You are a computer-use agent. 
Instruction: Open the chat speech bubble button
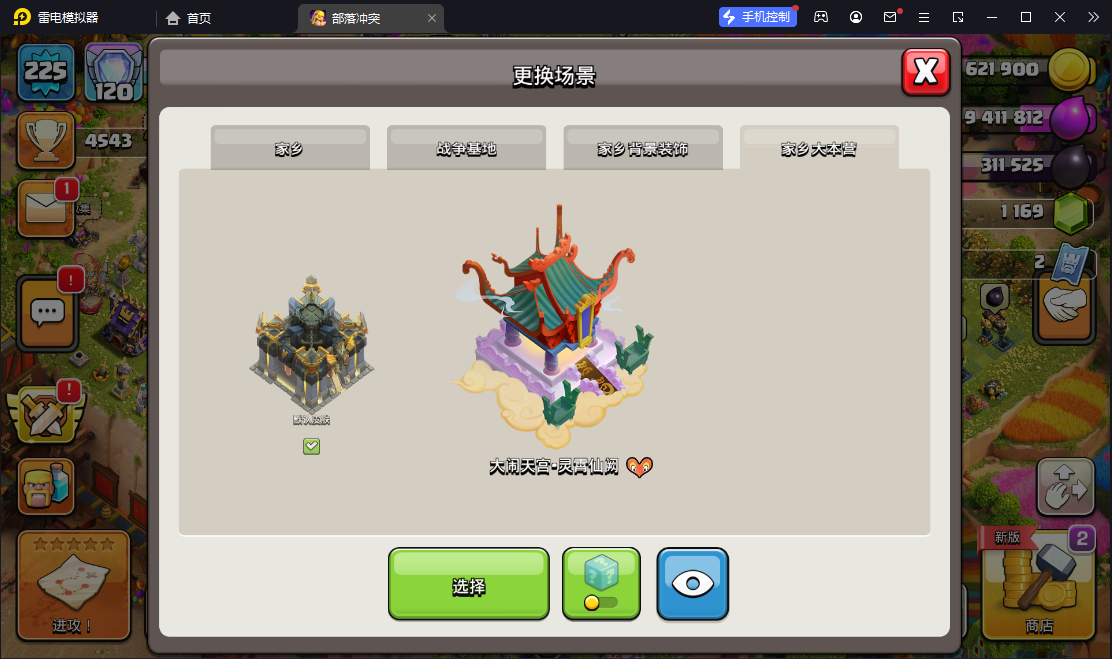click(47, 312)
